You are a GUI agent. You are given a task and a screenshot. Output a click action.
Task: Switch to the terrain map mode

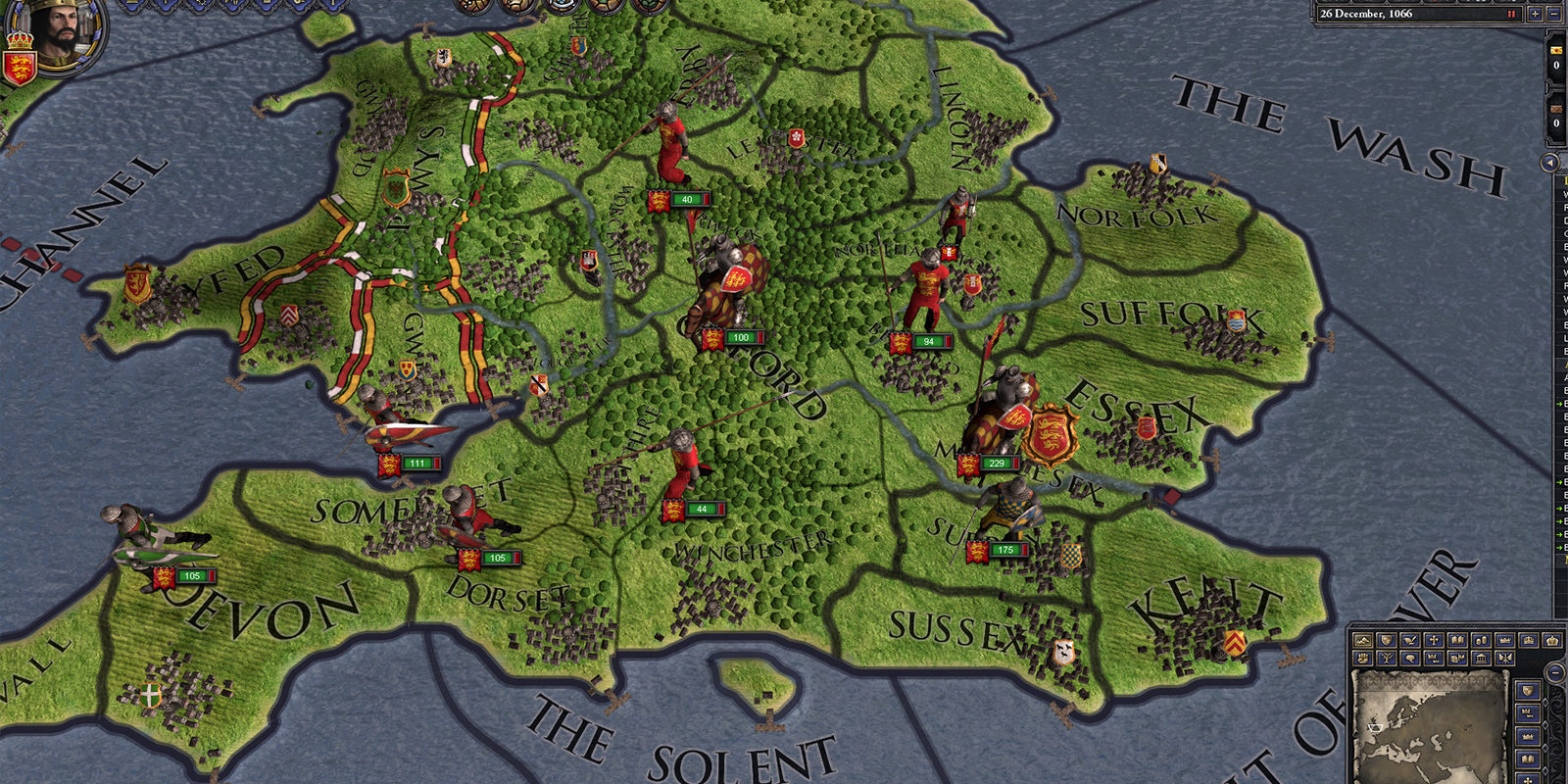1362,640
